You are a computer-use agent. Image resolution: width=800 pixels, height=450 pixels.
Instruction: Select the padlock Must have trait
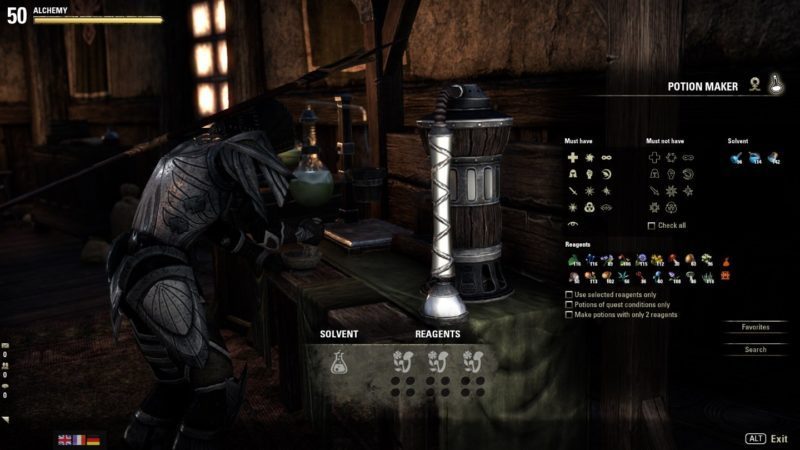point(573,174)
